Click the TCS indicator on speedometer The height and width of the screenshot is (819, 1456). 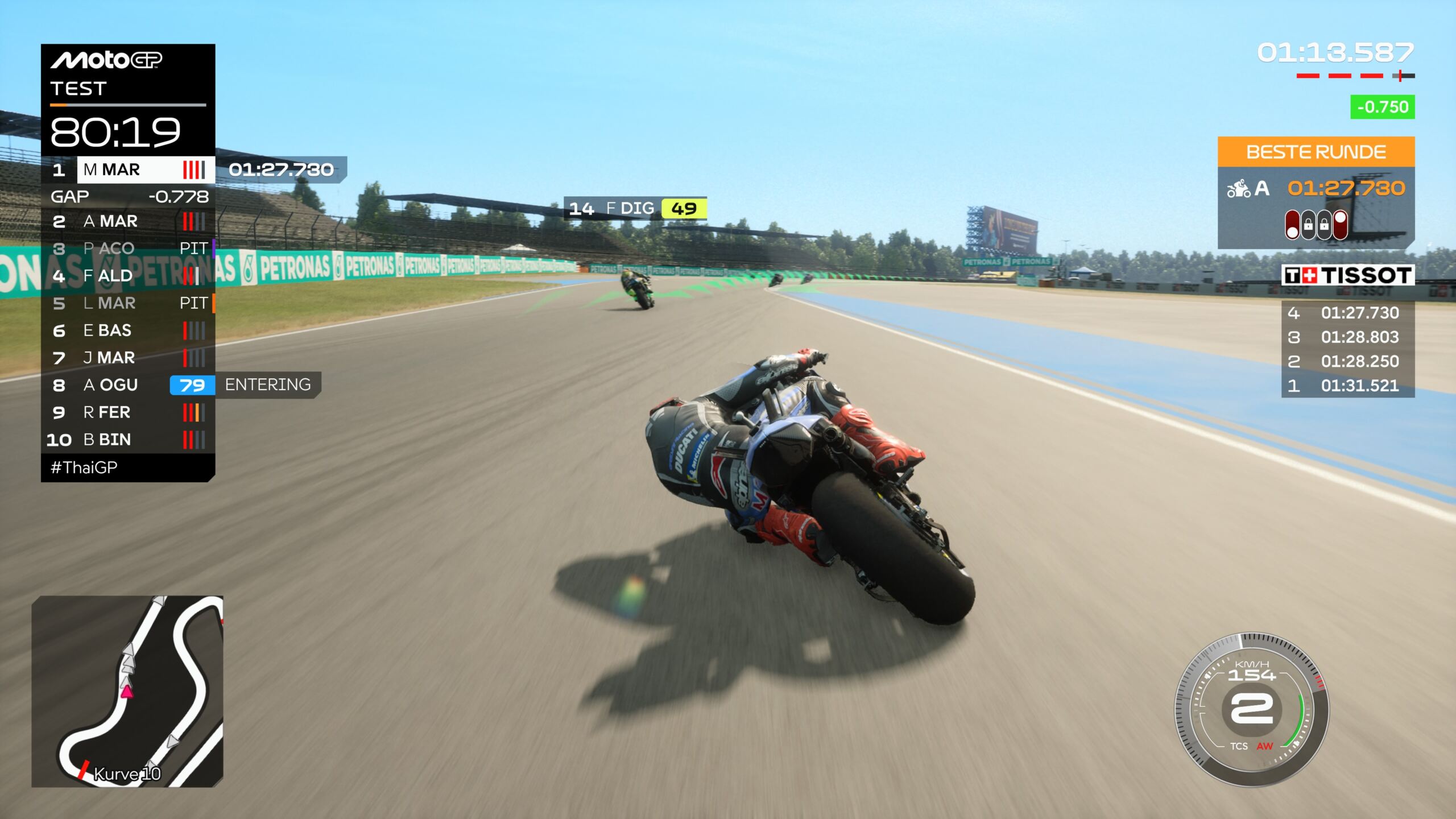pos(1238,746)
